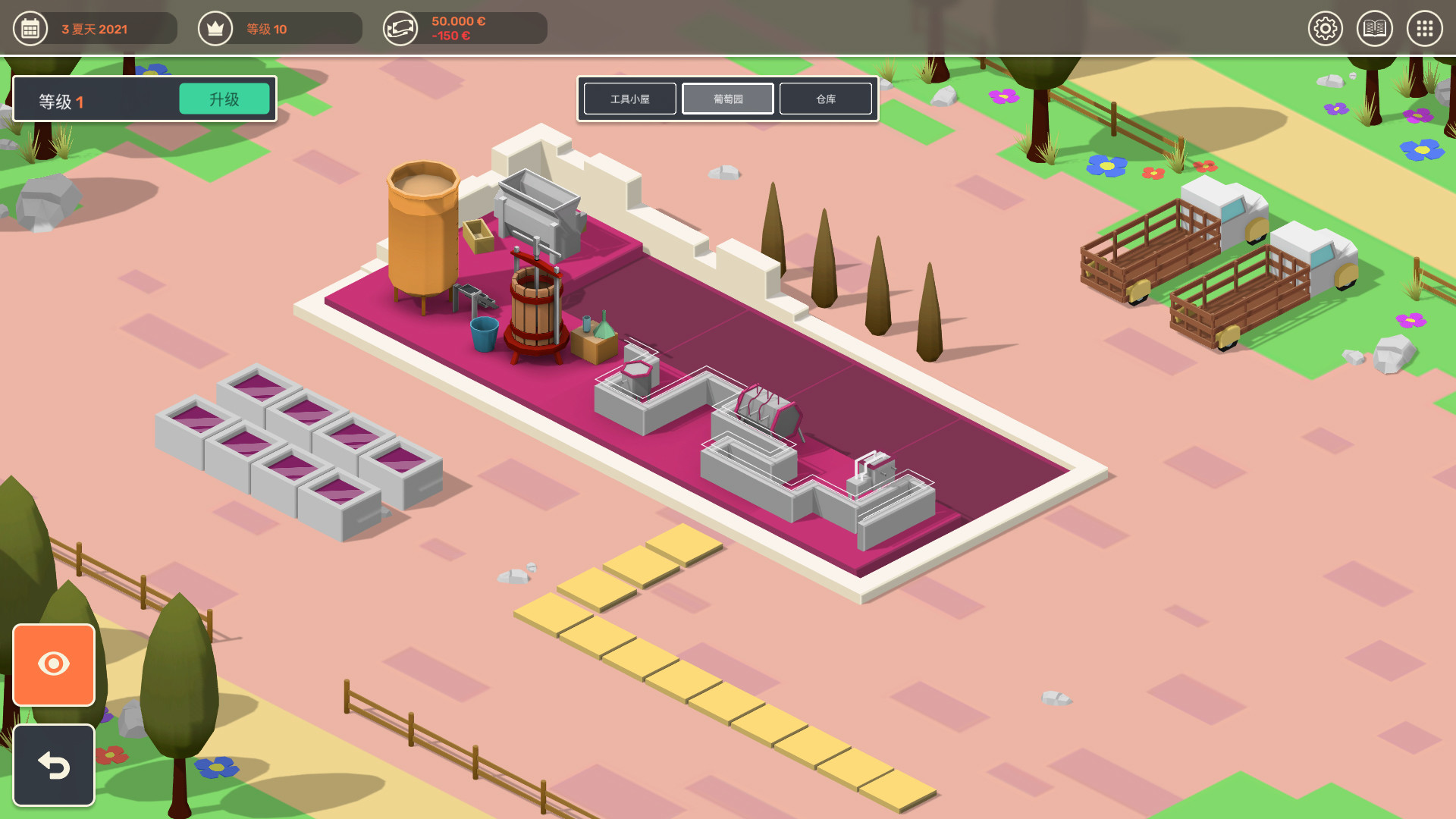1456x819 pixels.
Task: Switch to the 工具小屋 tab
Action: pos(629,98)
